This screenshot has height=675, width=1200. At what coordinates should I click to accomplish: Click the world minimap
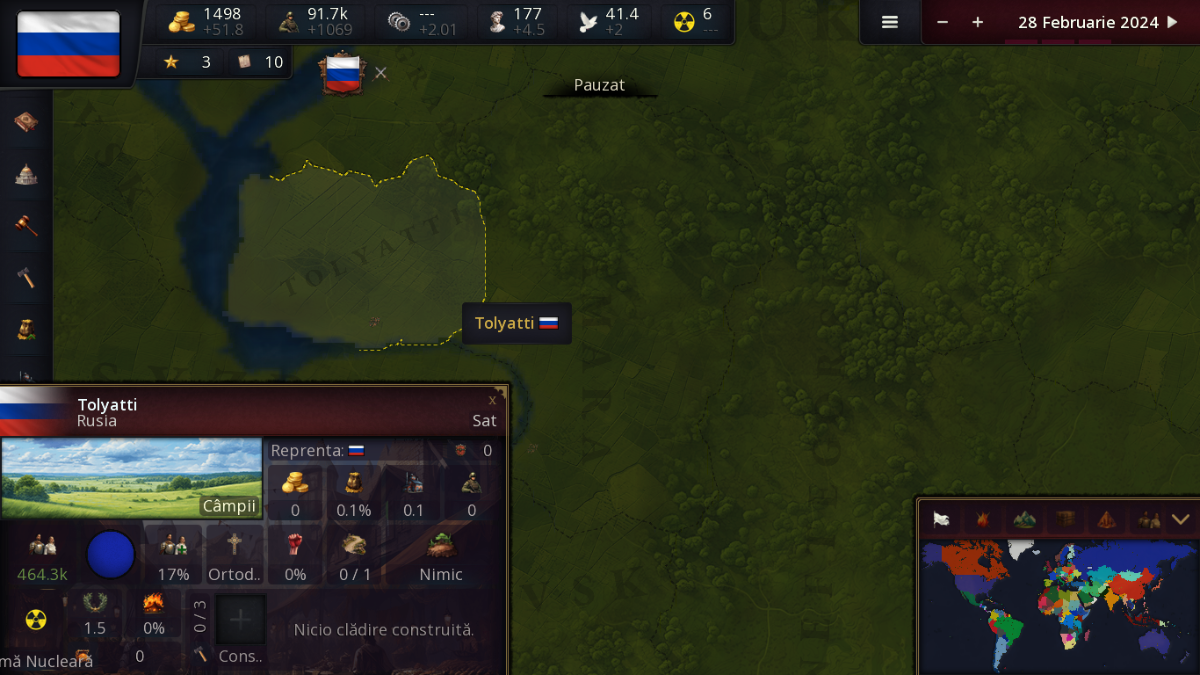[1058, 605]
